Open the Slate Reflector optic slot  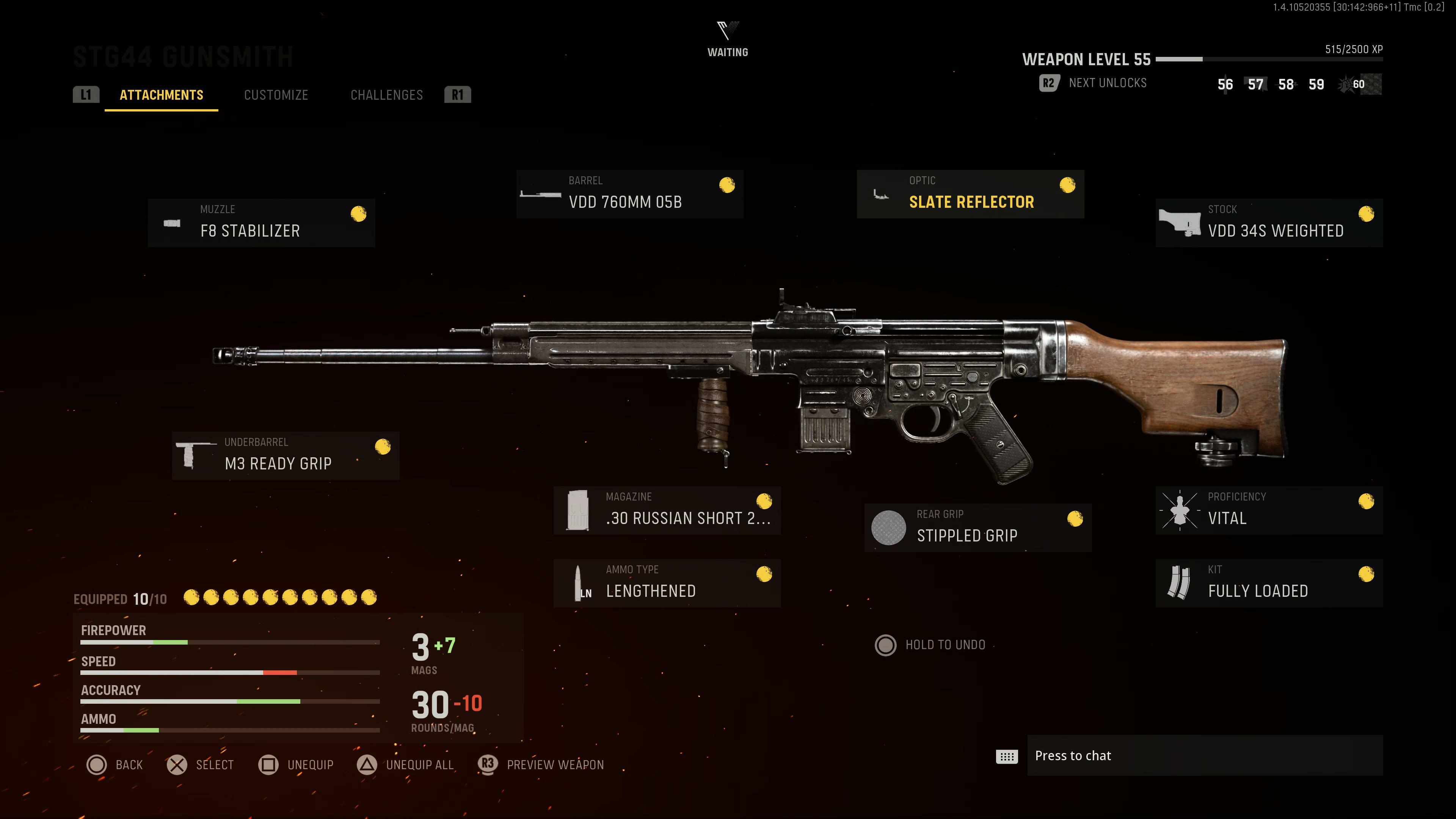pos(970,194)
